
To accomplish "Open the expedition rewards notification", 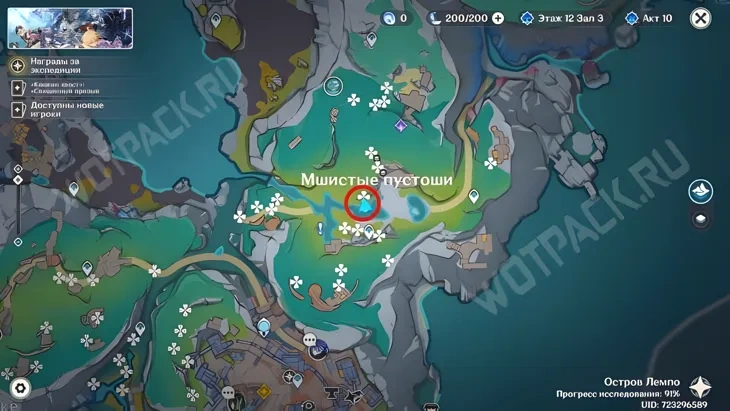I will click(x=58, y=66).
